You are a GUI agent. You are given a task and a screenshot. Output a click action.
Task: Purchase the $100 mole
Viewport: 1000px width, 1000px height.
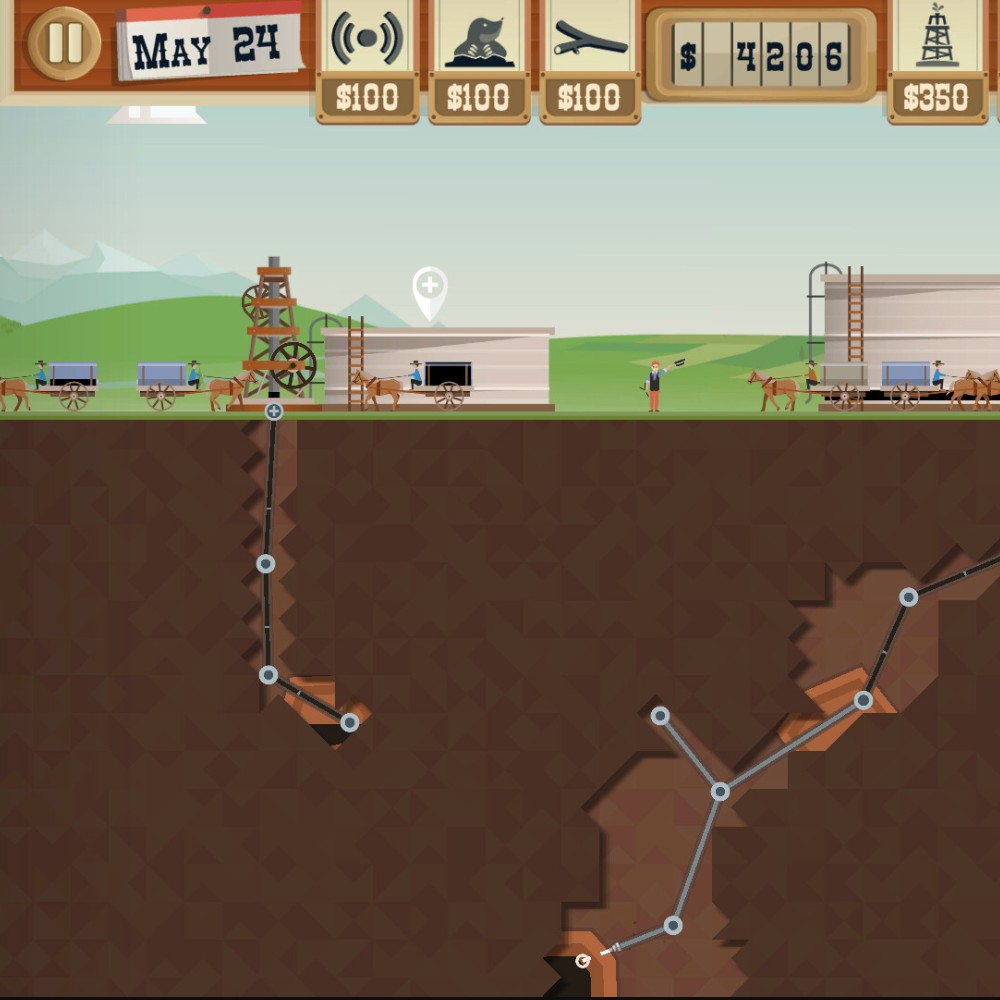[x=478, y=60]
